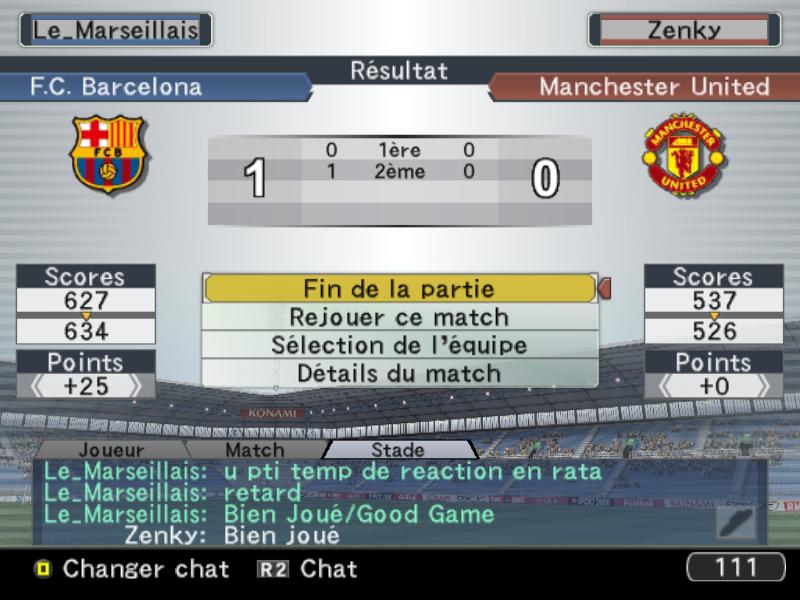Select the Stade chat tab

(398, 451)
